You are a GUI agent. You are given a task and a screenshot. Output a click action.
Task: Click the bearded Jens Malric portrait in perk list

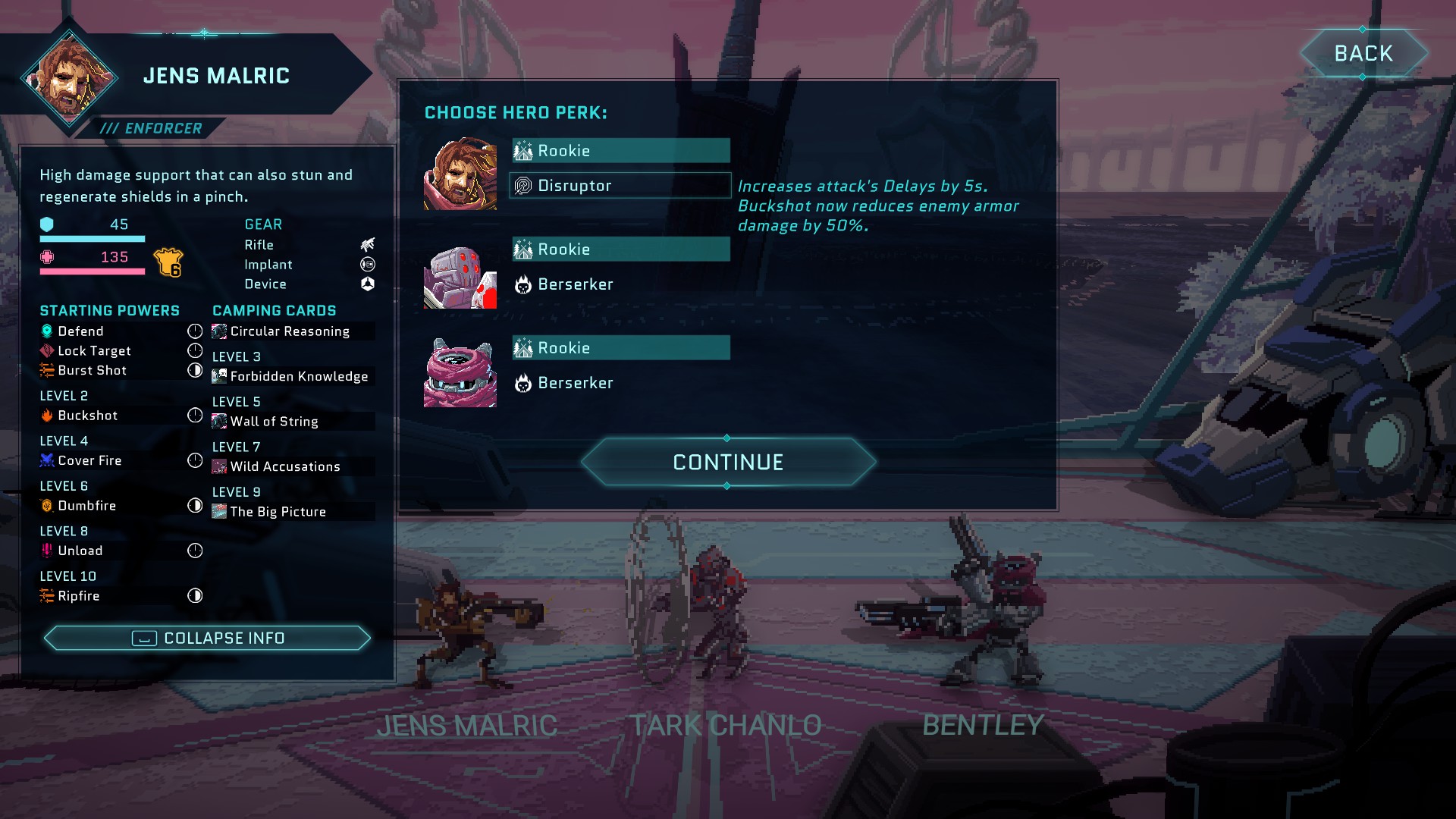[x=460, y=174]
